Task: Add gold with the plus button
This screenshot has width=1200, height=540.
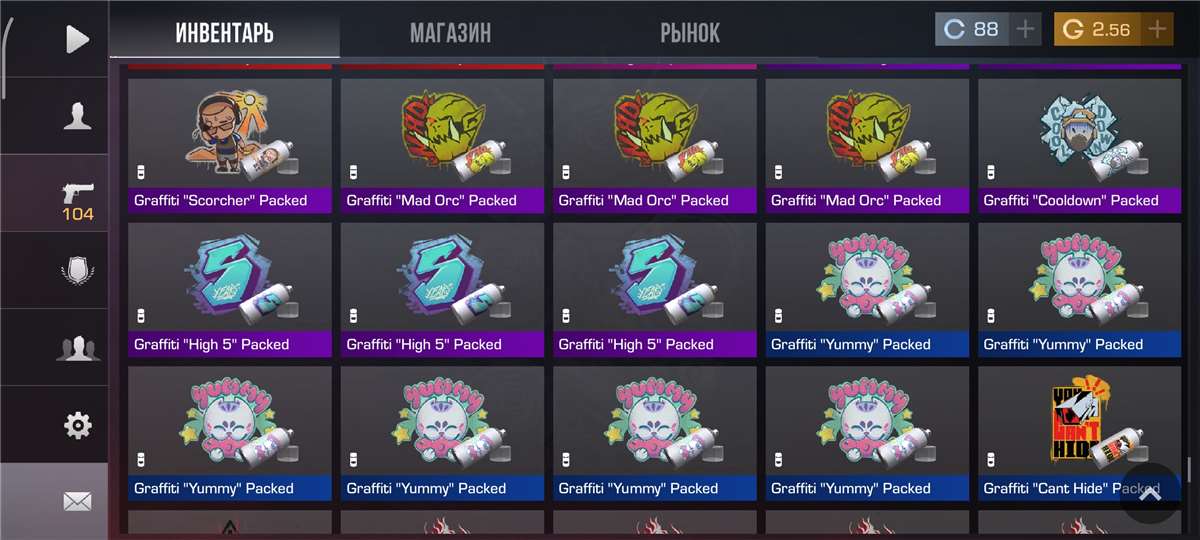Action: 1157,29
